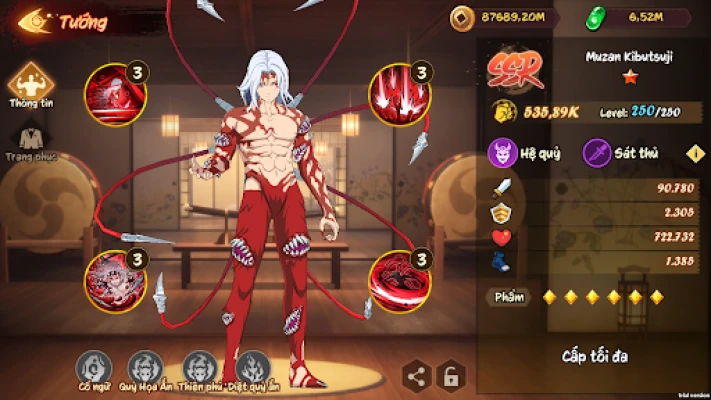Select the bottom-right skill icon
The width and height of the screenshot is (711, 400).
397,280
